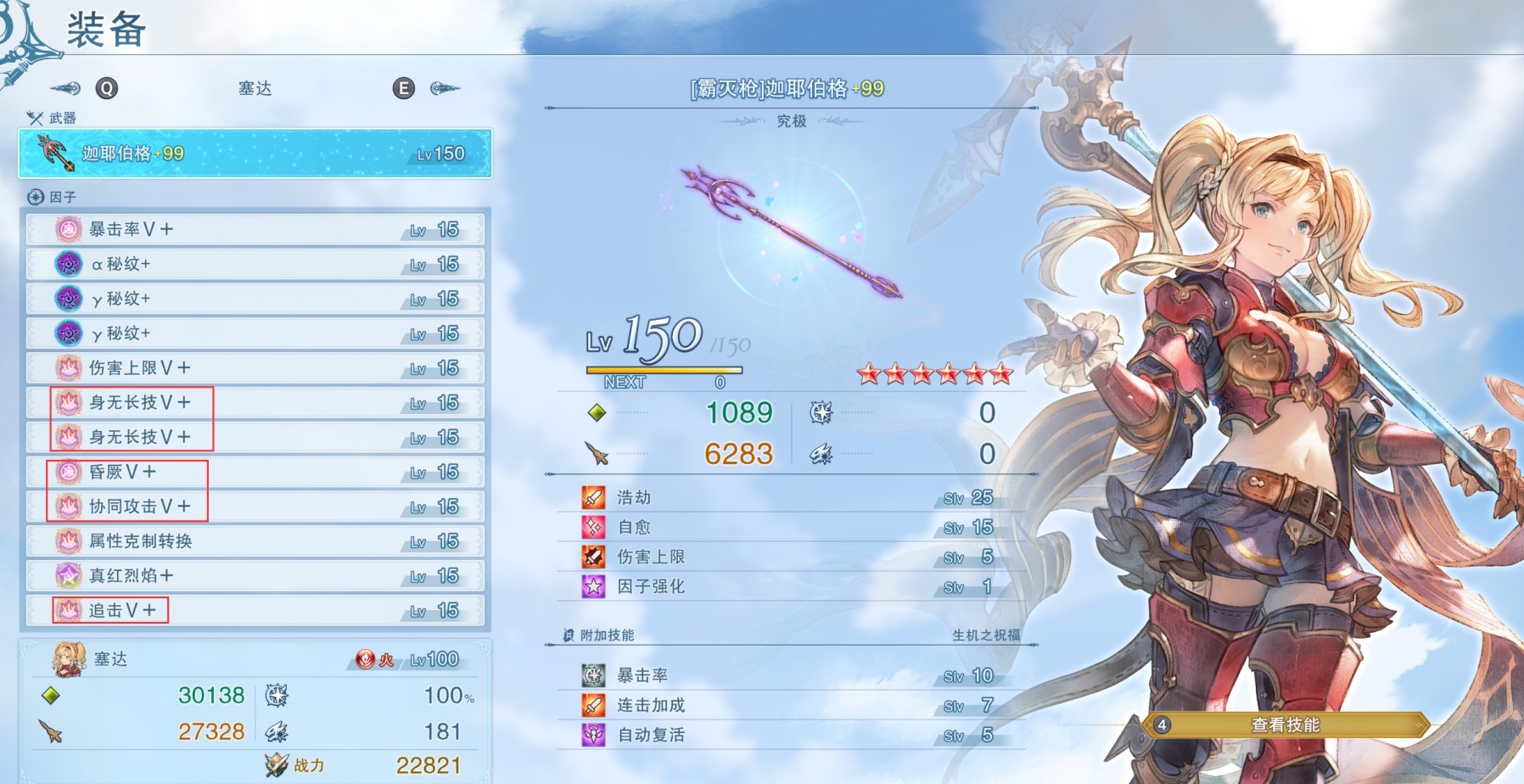Choose the α秘纹+ sigil slot

[x=255, y=264]
